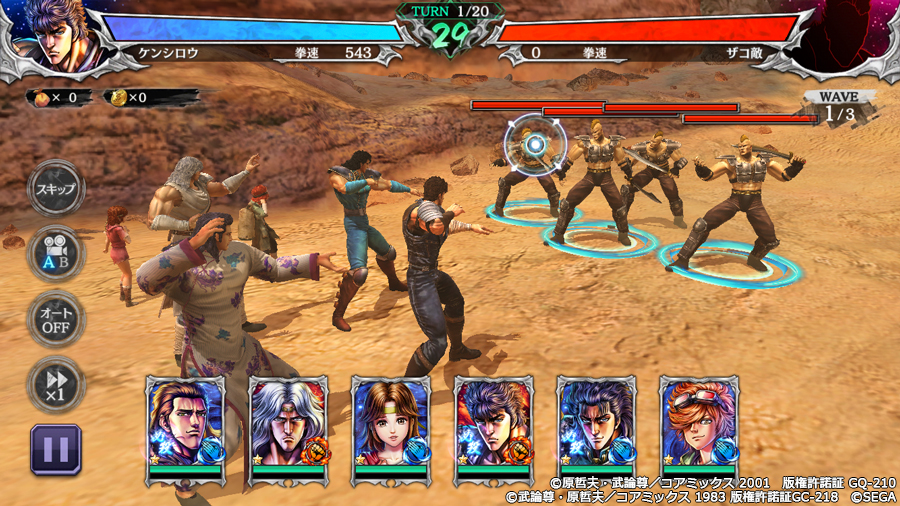Select the brown-haired girl character card

pos(390,424)
